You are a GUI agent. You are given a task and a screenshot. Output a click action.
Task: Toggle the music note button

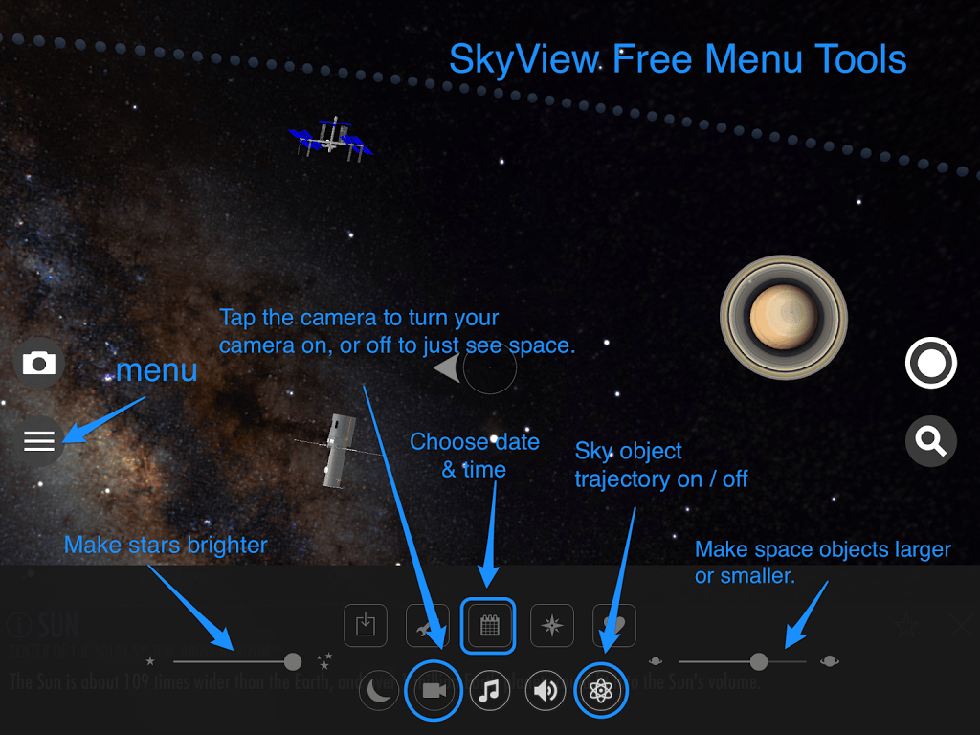489,690
